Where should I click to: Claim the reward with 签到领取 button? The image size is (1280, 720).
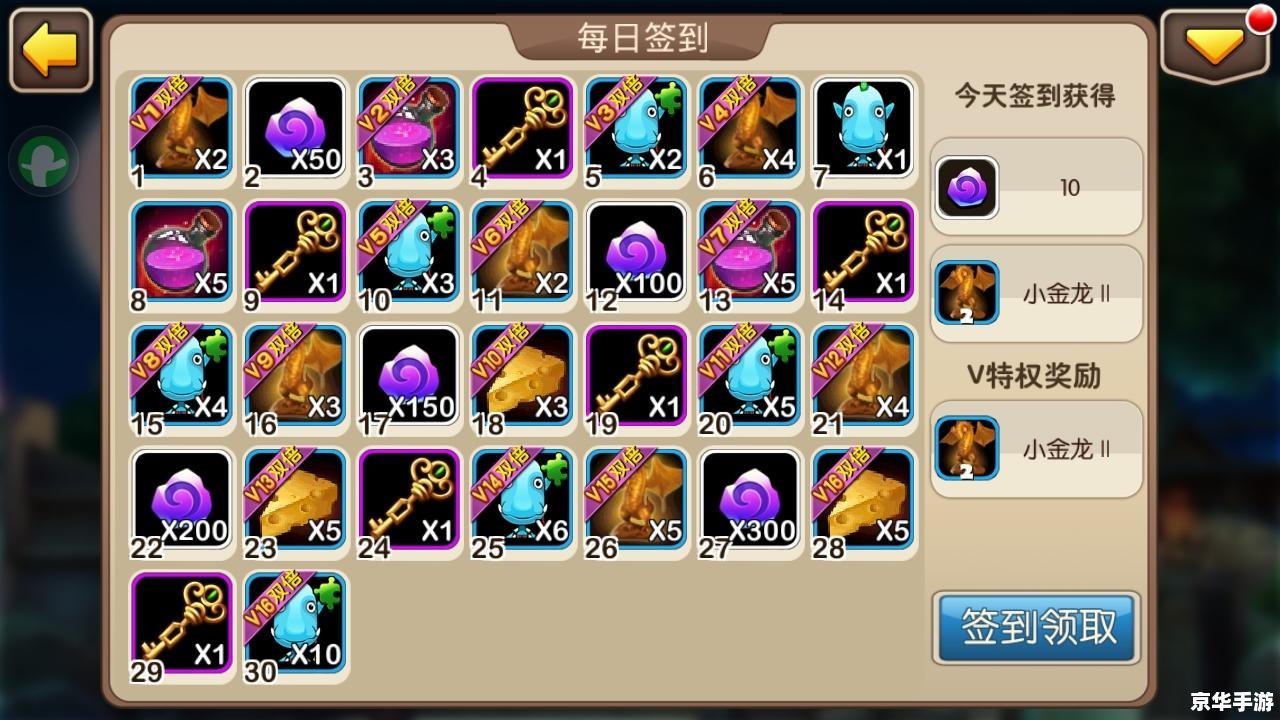1036,627
